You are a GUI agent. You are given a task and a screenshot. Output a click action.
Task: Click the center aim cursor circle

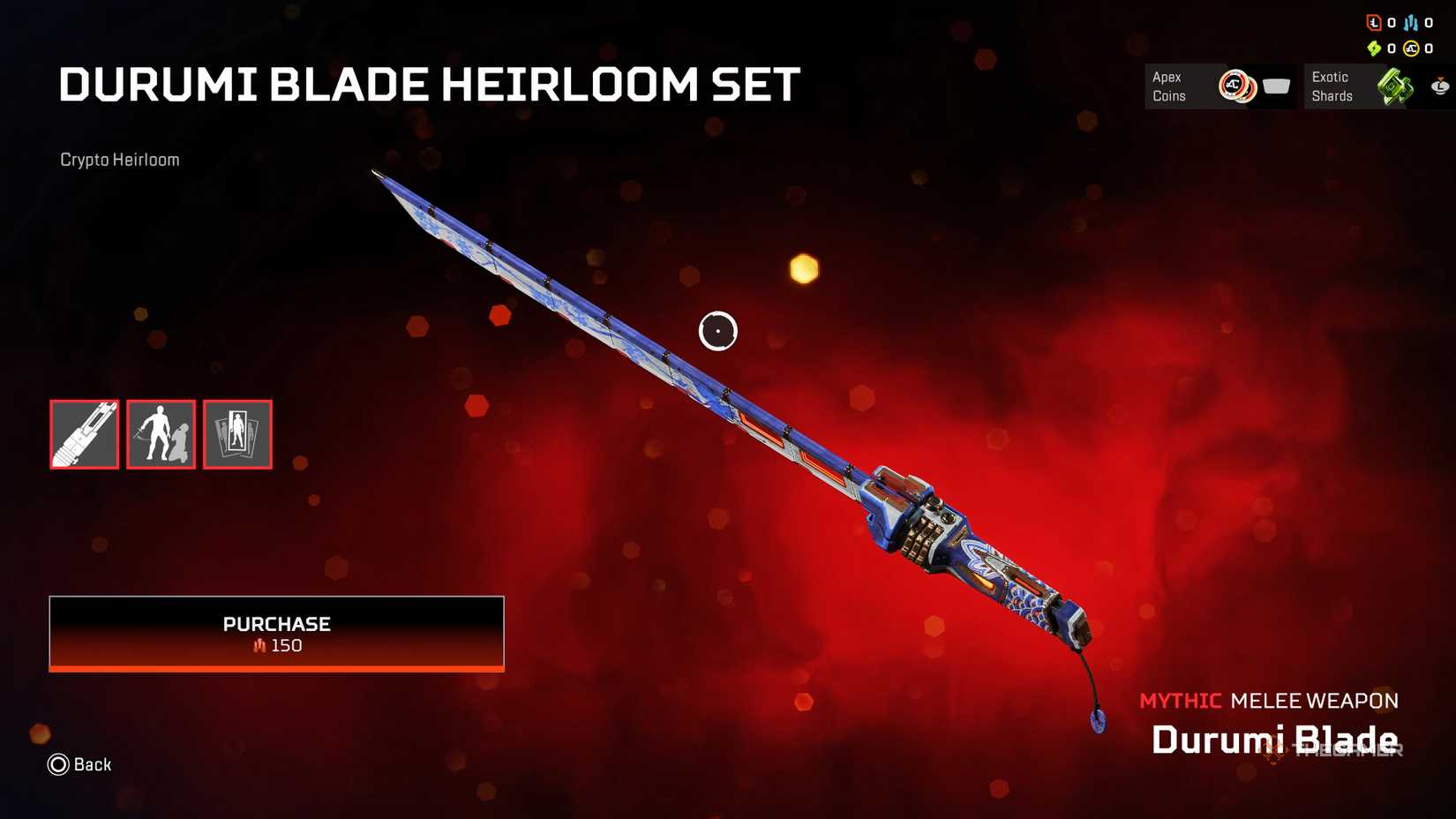718,331
